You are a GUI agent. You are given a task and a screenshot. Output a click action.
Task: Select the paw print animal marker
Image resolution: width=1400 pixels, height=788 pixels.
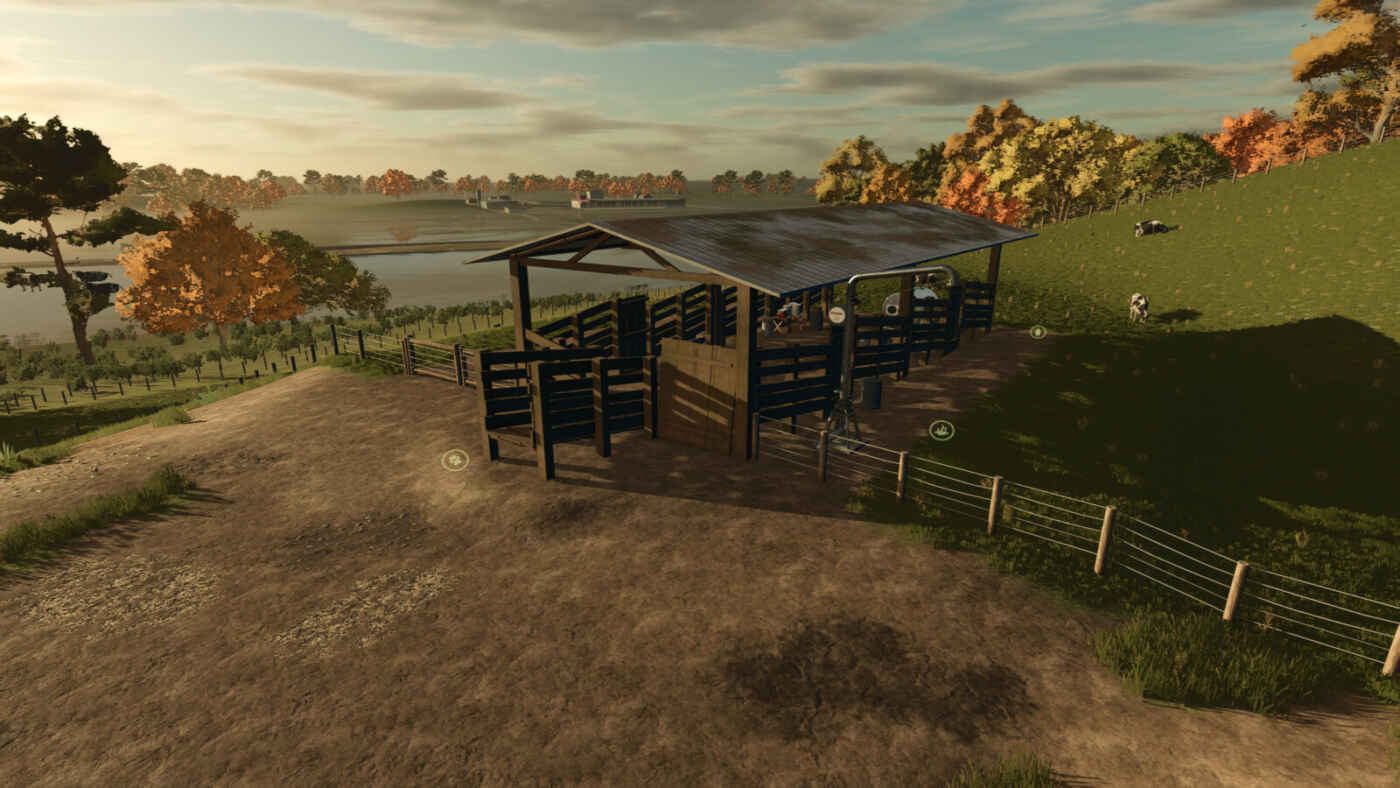455,460
